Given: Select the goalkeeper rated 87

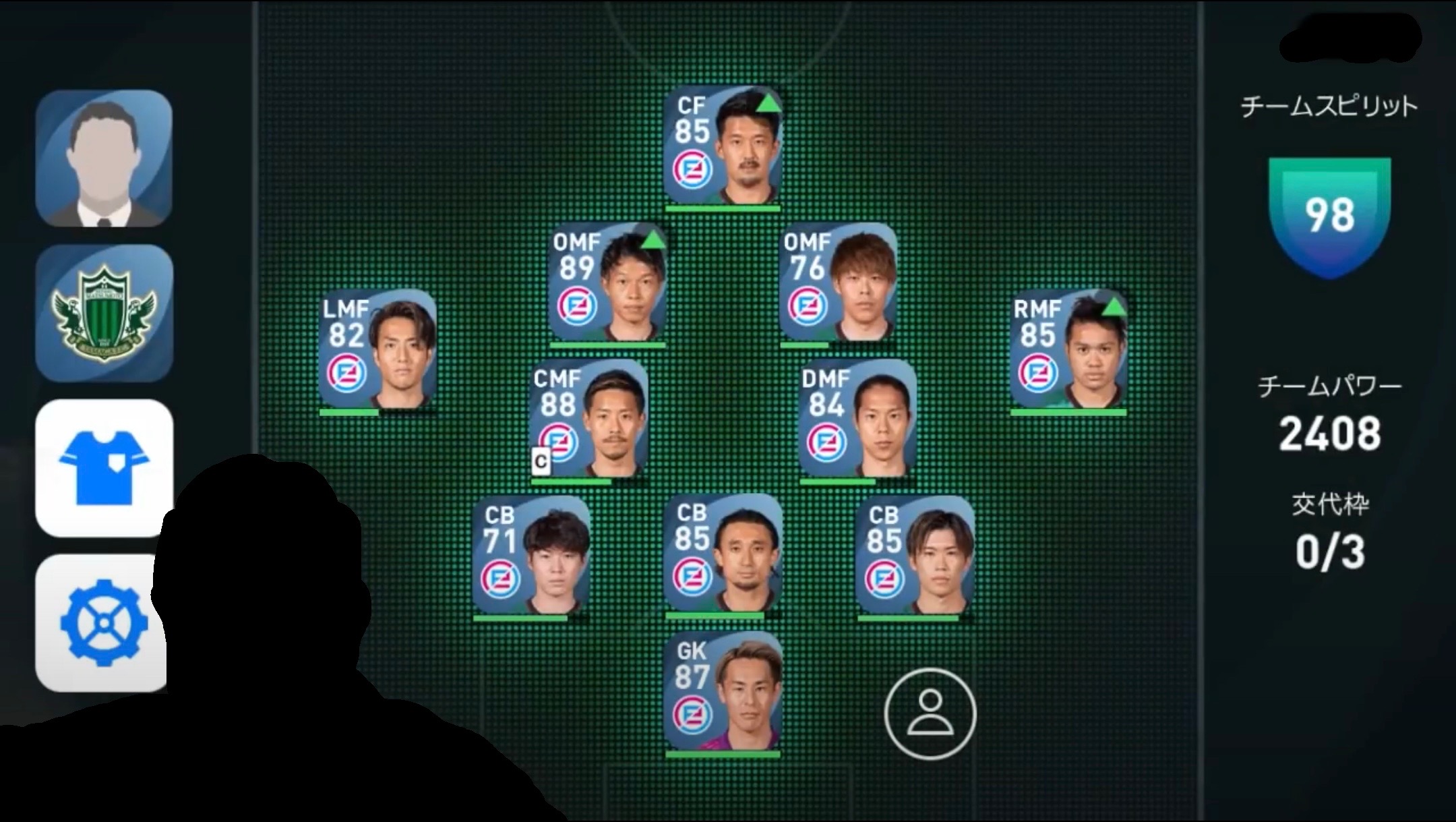Looking at the screenshot, I should pyautogui.click(x=723, y=693).
